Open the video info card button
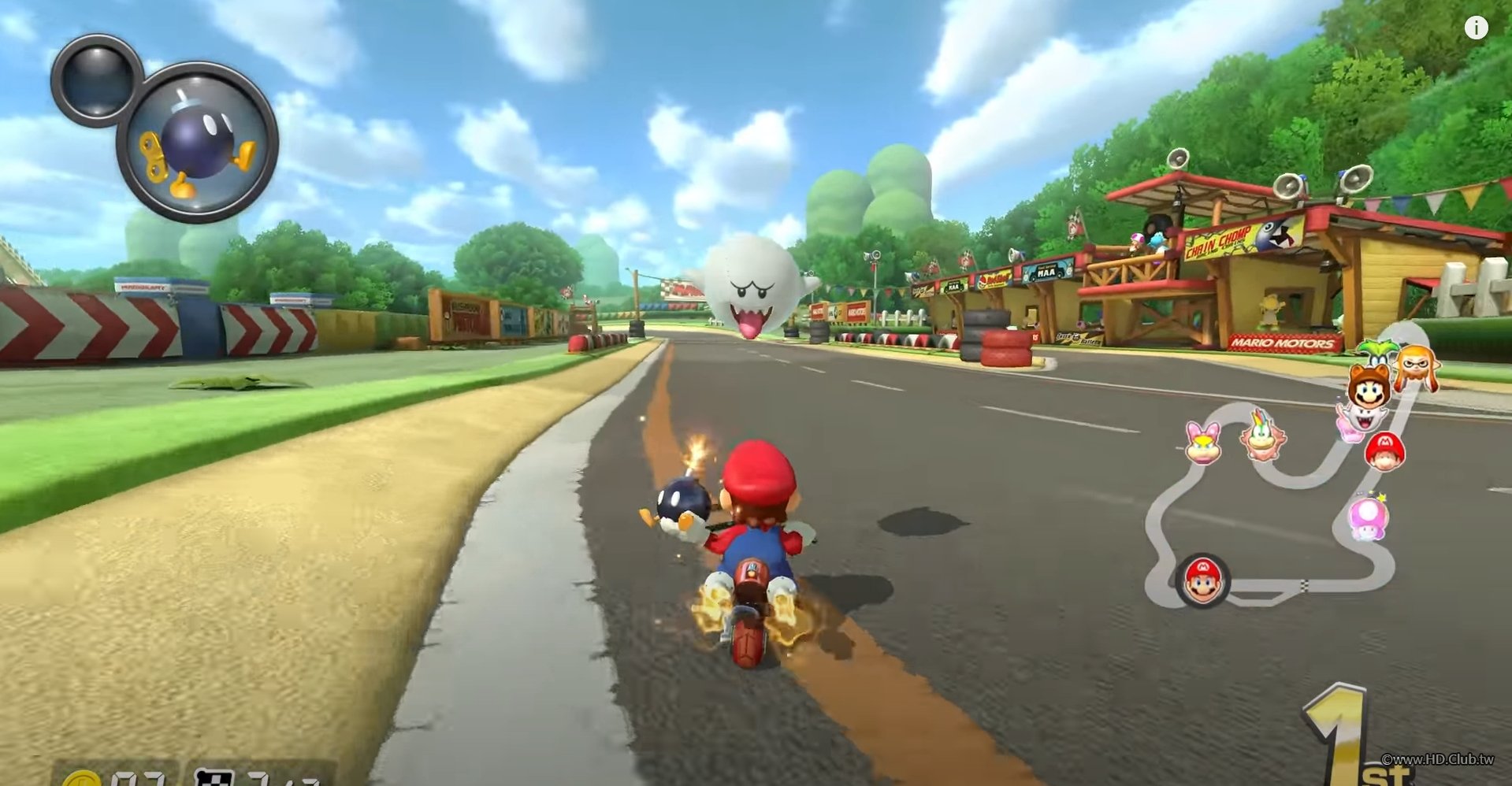Viewport: 1512px width, 786px height. click(1476, 28)
